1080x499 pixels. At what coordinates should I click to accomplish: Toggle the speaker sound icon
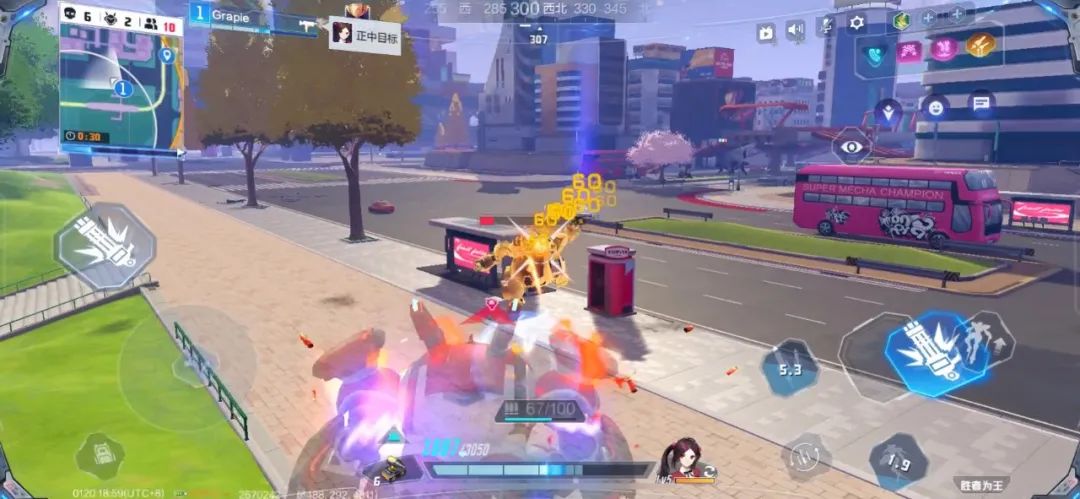tap(795, 30)
